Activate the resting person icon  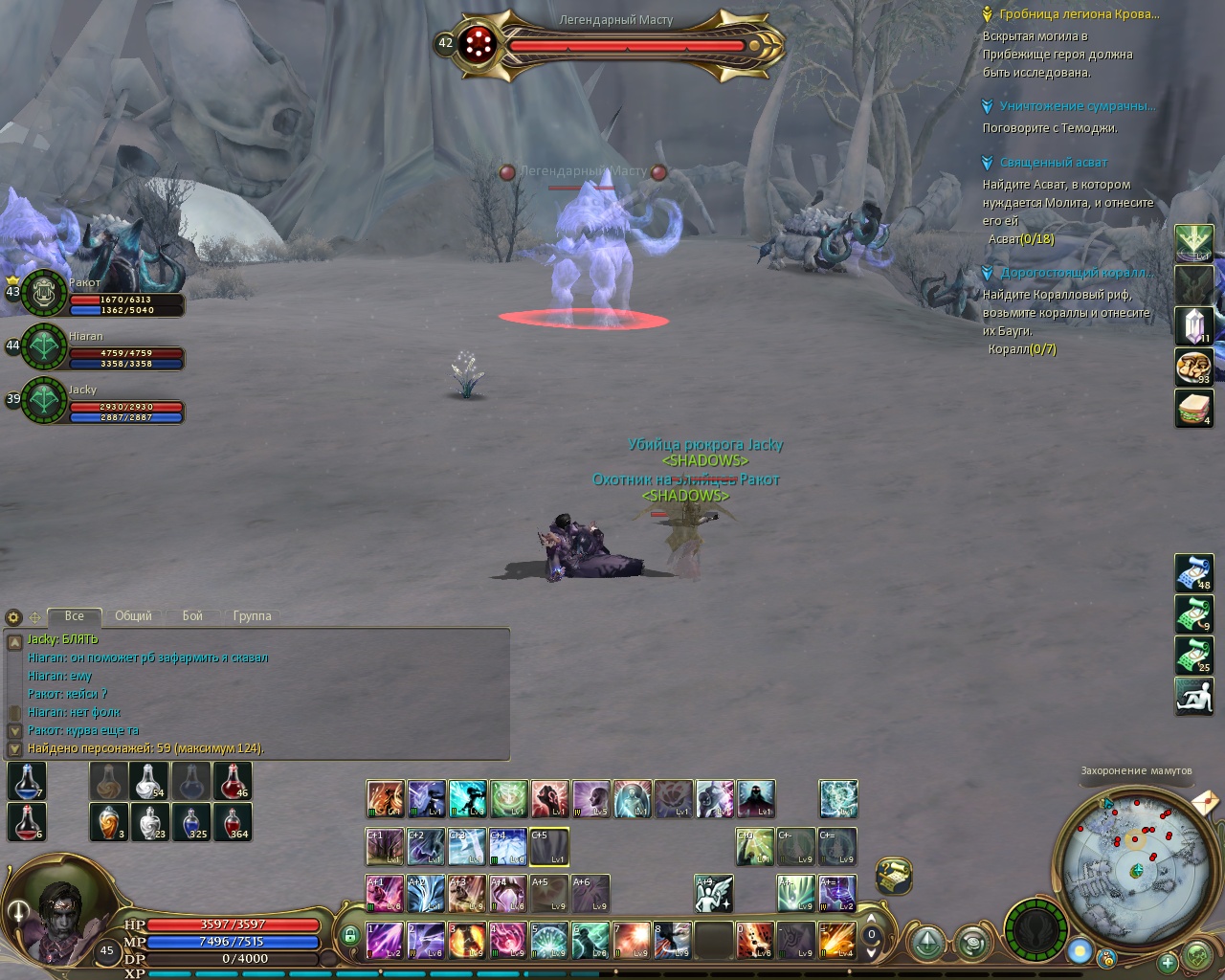(1194, 696)
